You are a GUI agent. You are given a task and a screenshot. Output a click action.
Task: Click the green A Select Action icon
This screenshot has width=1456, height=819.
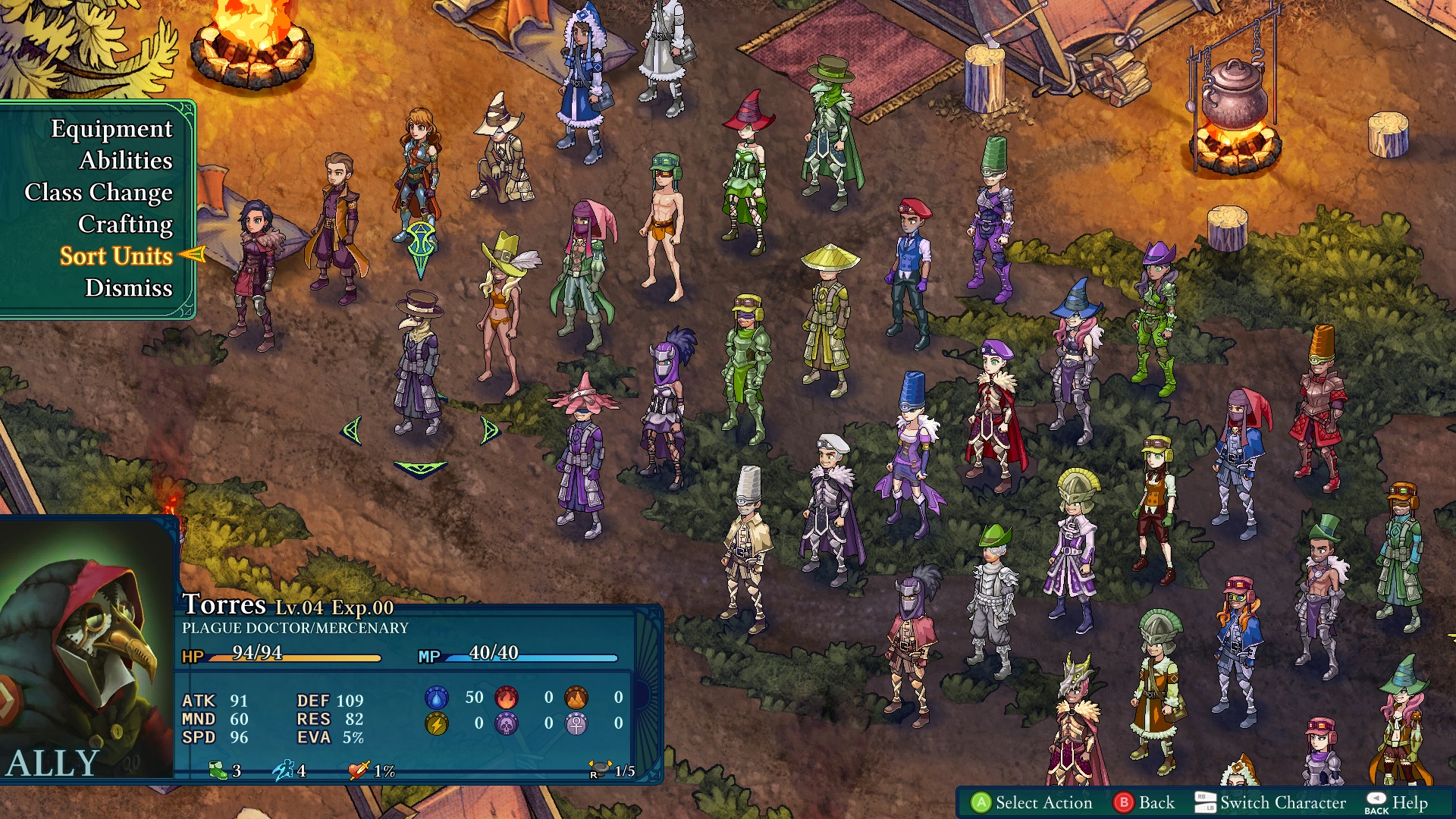pos(981,802)
